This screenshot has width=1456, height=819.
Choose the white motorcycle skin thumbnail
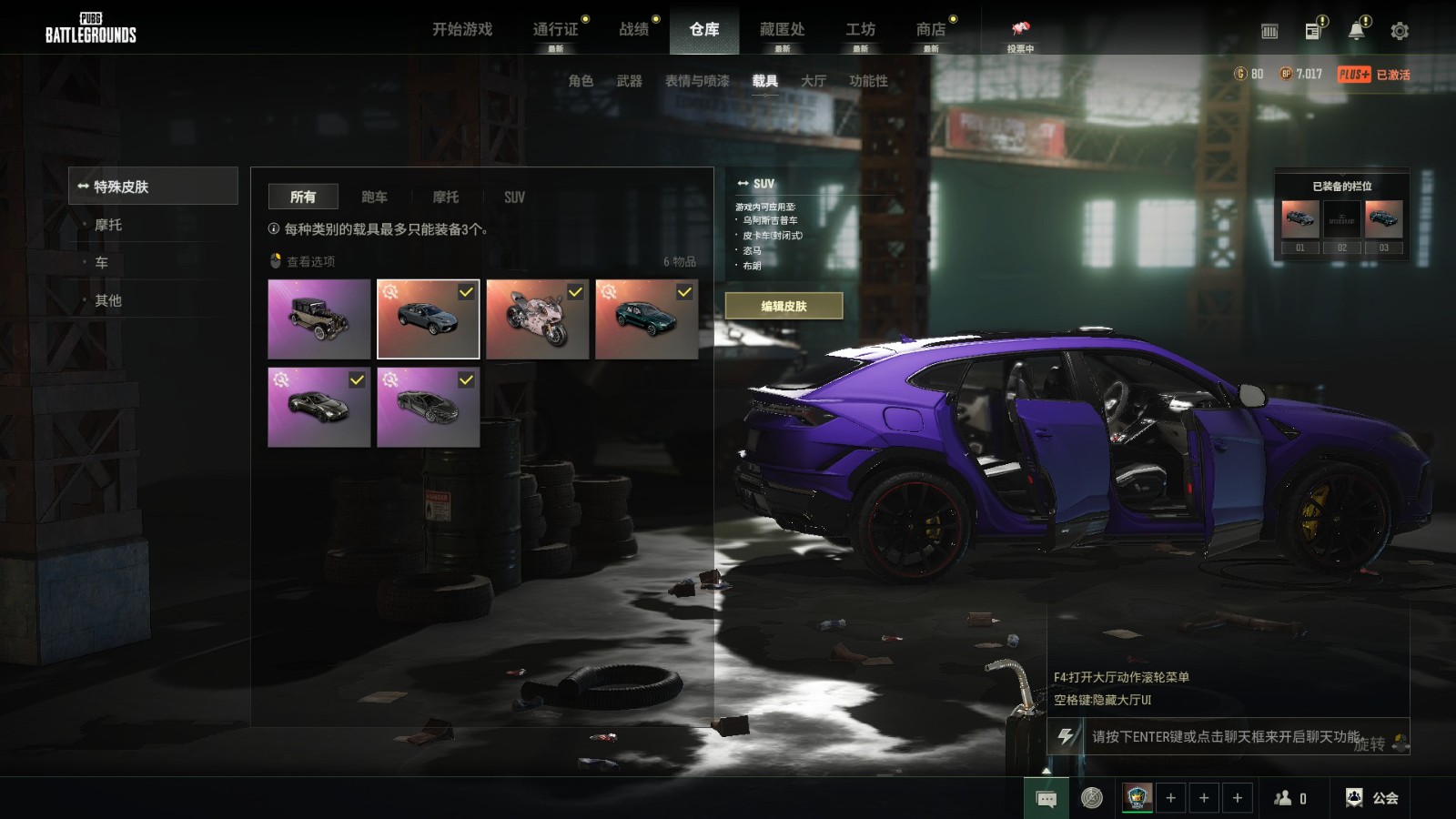(537, 319)
